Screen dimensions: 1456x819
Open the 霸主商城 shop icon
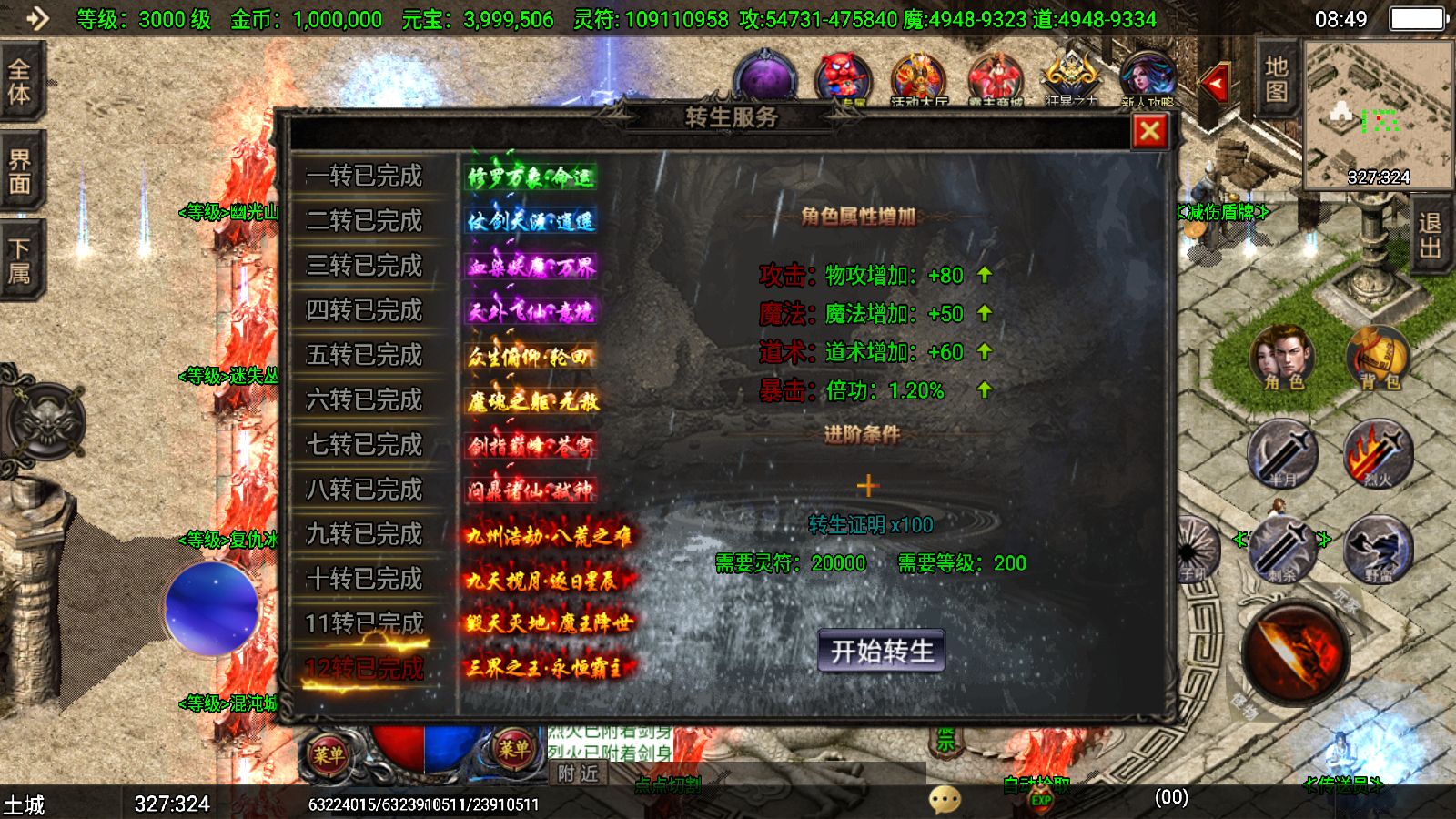coord(996,73)
